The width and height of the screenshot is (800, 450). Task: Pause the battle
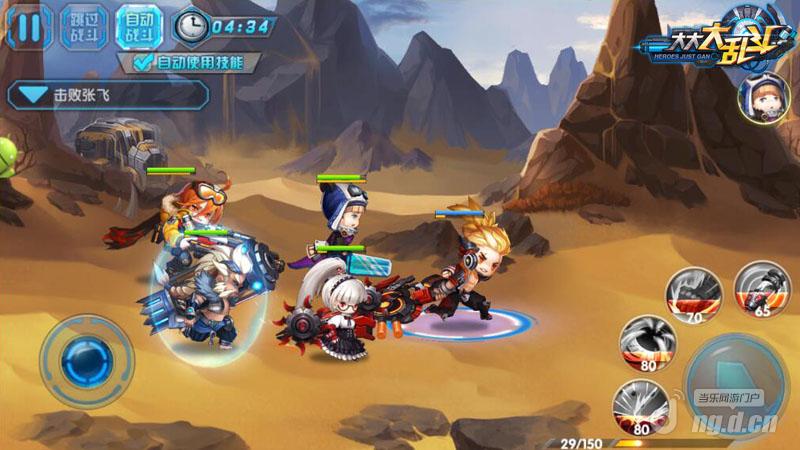pos(29,26)
